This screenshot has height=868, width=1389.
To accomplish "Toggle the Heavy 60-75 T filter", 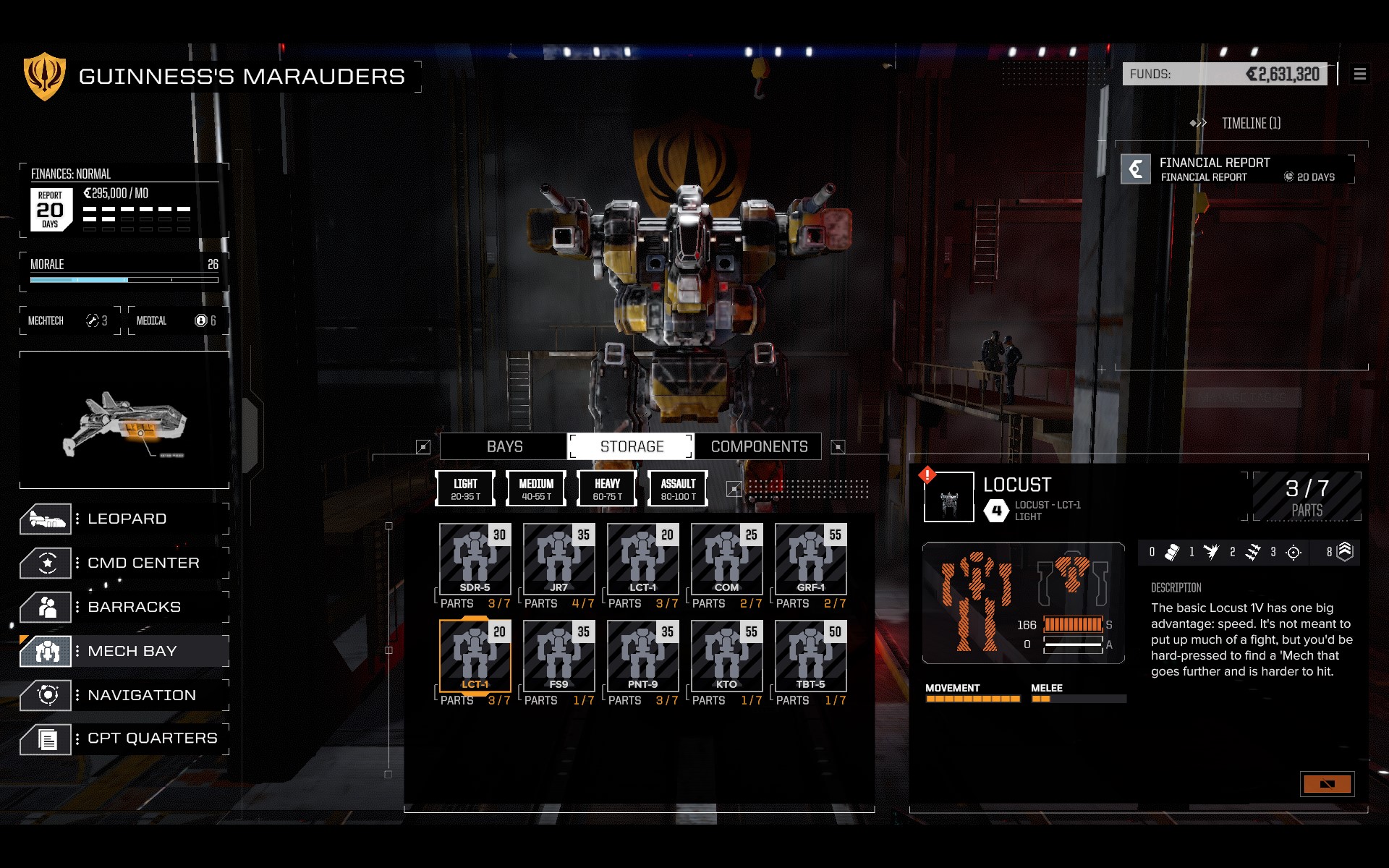I will click(x=607, y=489).
